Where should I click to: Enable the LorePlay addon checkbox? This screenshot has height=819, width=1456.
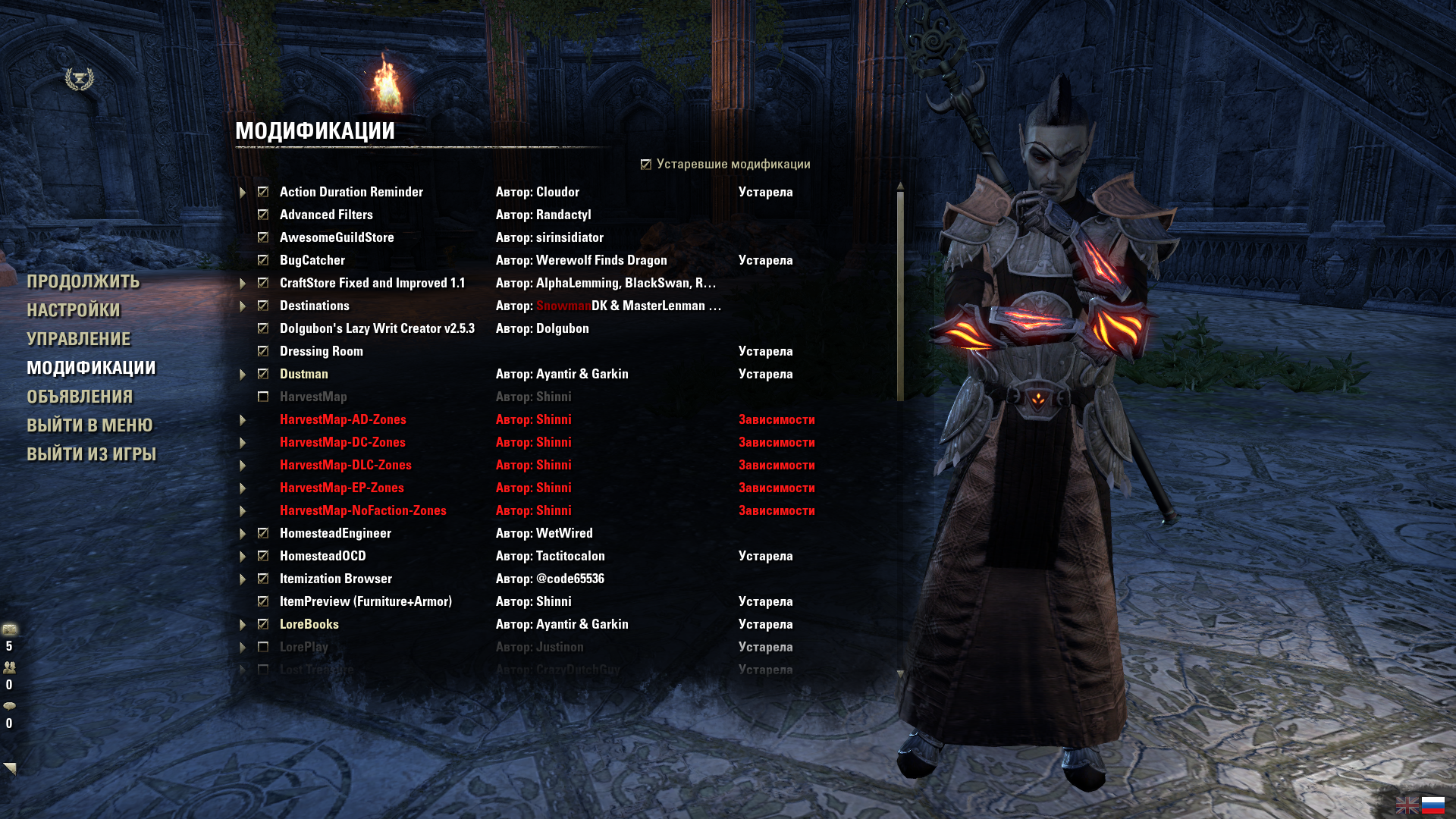[263, 648]
